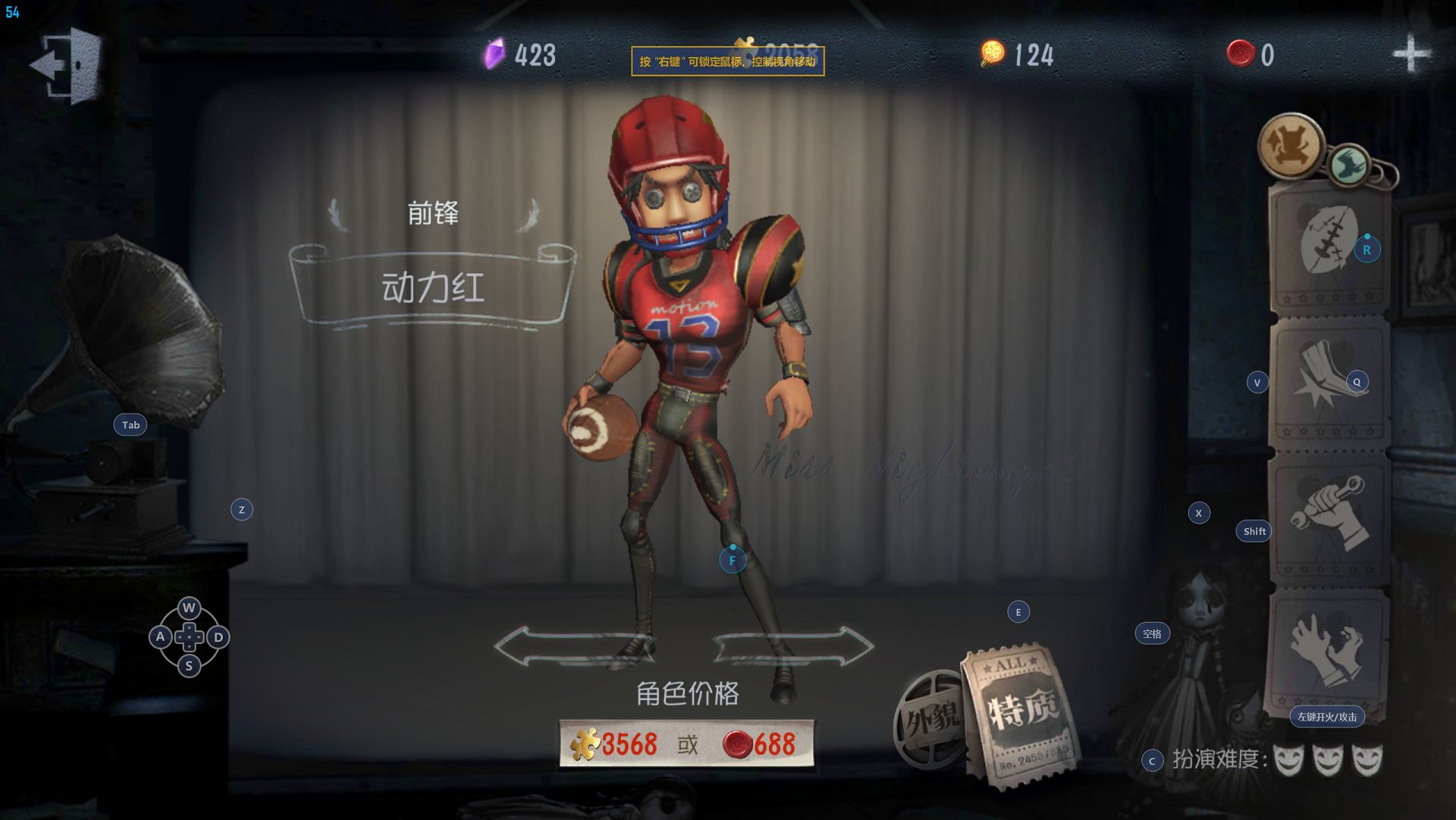Image resolution: width=1456 pixels, height=820 pixels.
Task: Show the next character with right arrow
Action: (x=794, y=647)
